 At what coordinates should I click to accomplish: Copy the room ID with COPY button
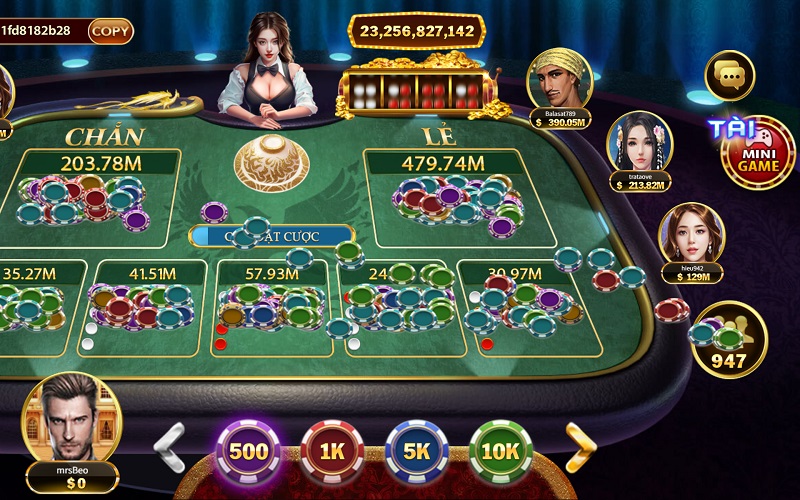[111, 31]
